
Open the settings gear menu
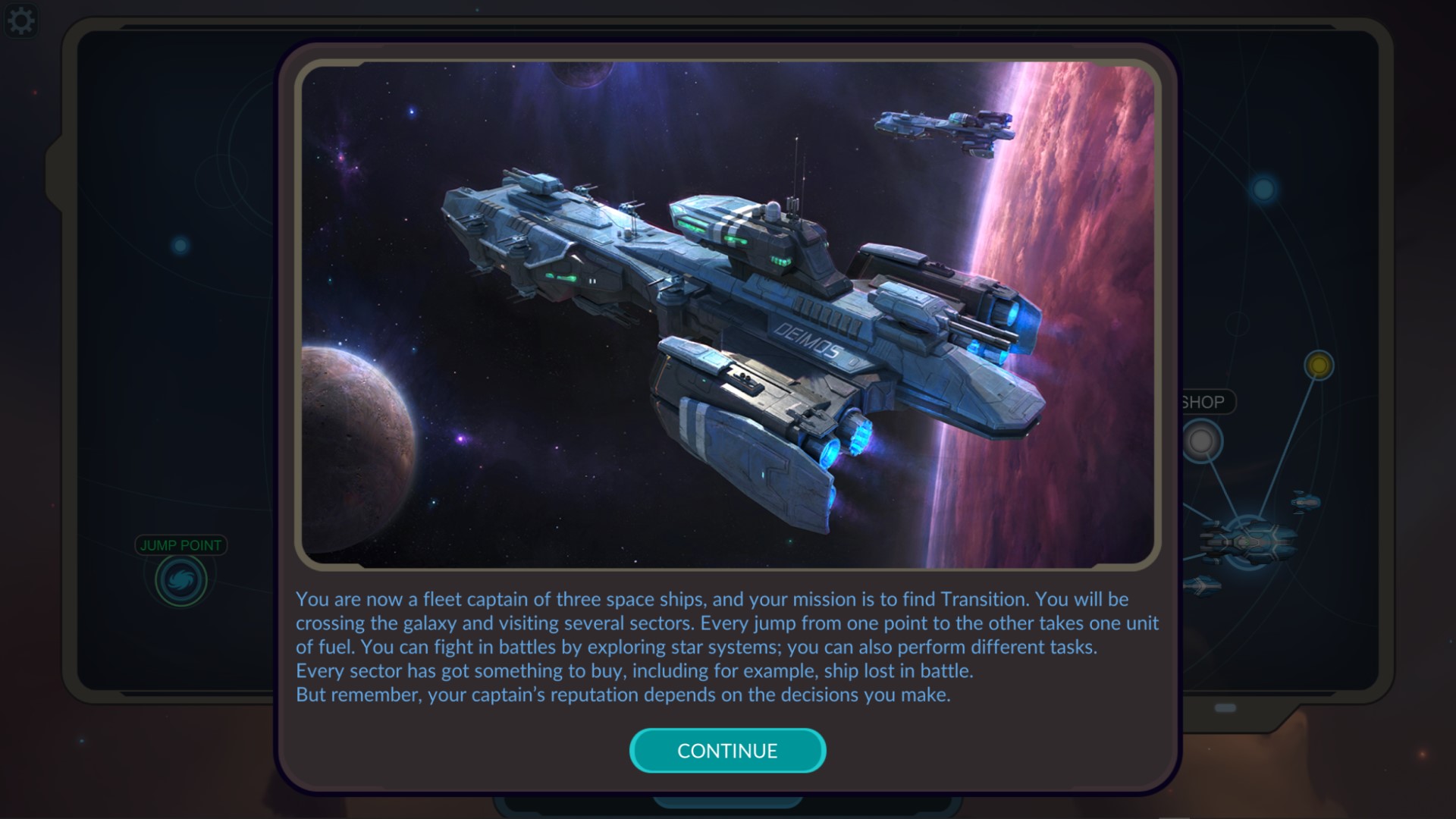click(22, 20)
